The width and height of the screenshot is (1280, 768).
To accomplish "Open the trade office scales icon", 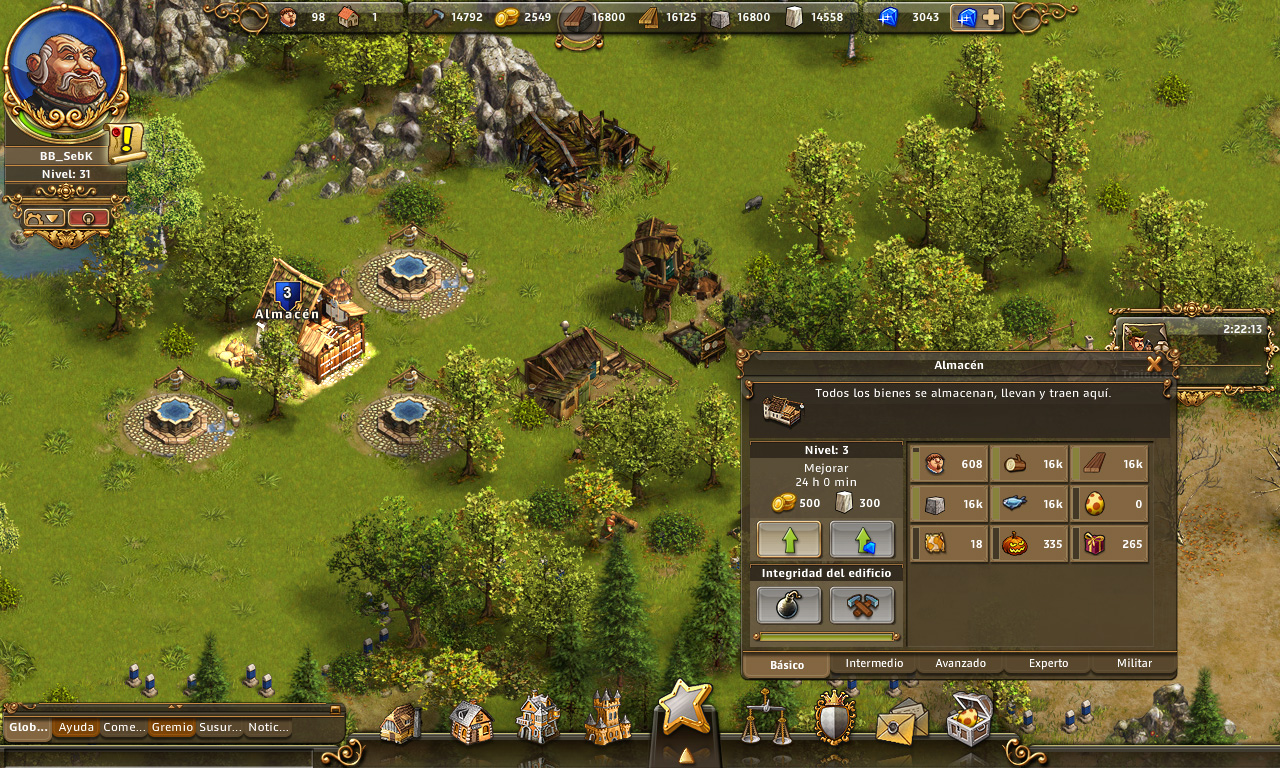I will pos(767,717).
